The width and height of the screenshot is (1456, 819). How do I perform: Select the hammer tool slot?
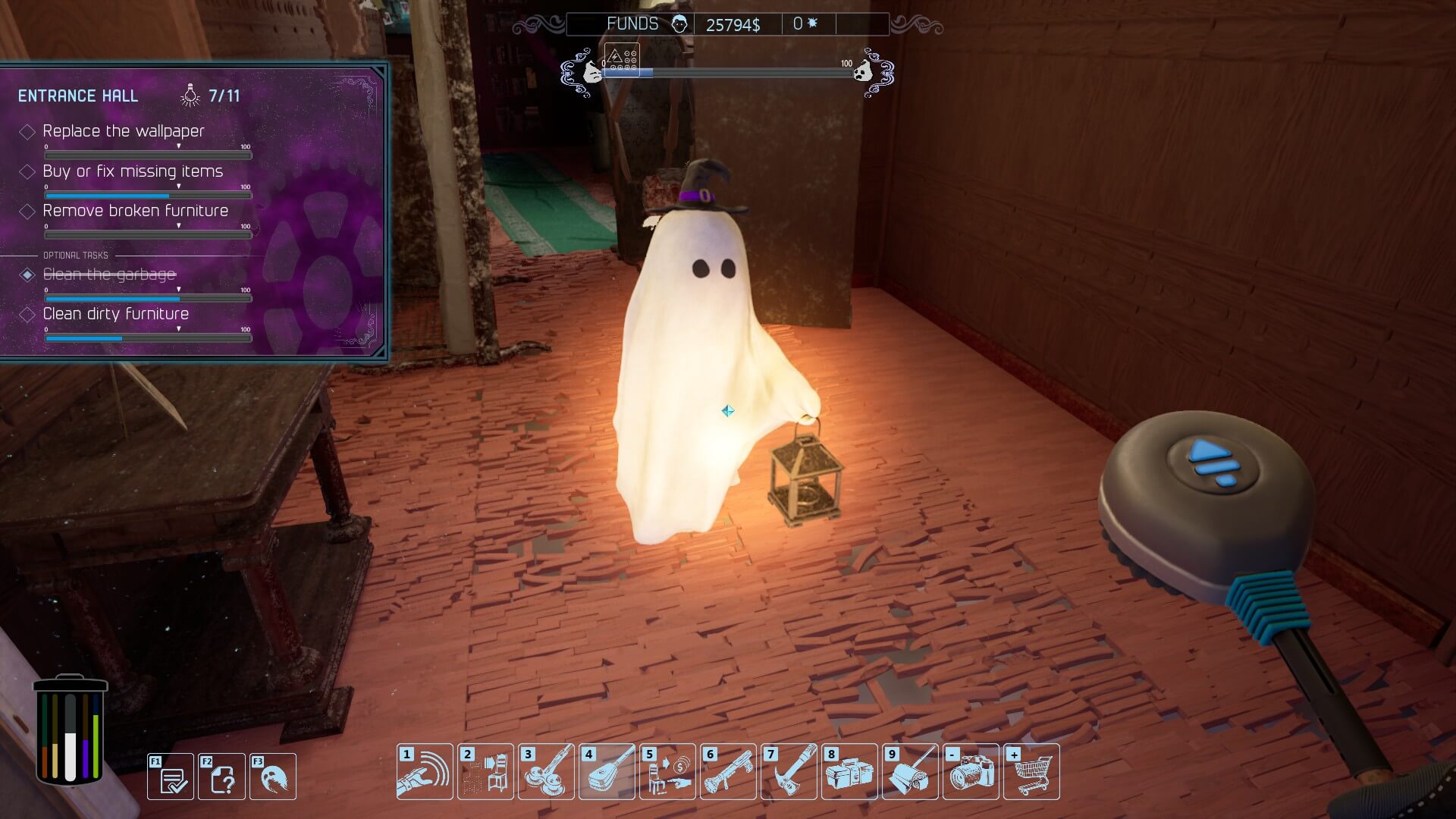point(789,772)
